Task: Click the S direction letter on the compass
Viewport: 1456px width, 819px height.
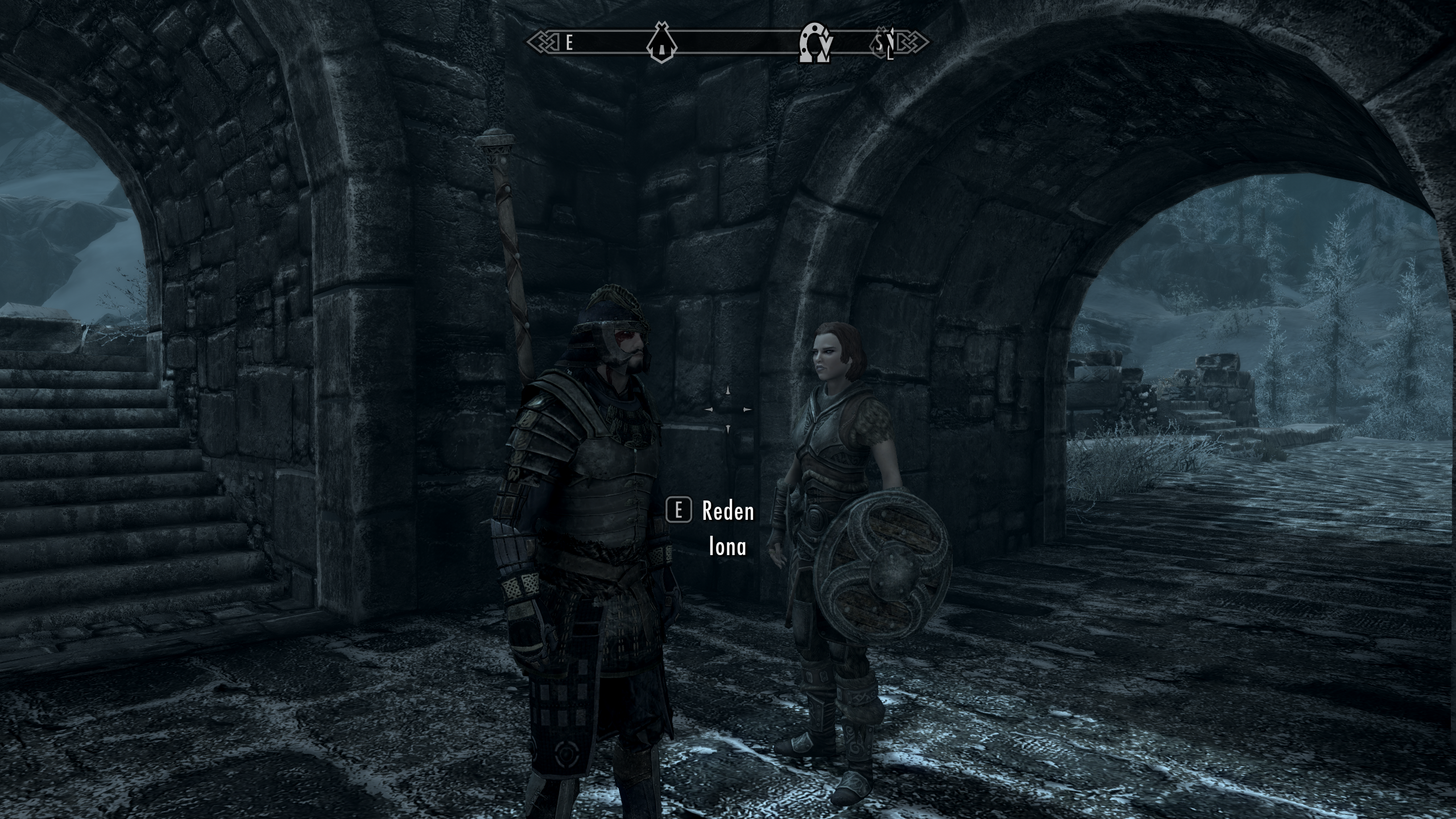Action: point(879,43)
